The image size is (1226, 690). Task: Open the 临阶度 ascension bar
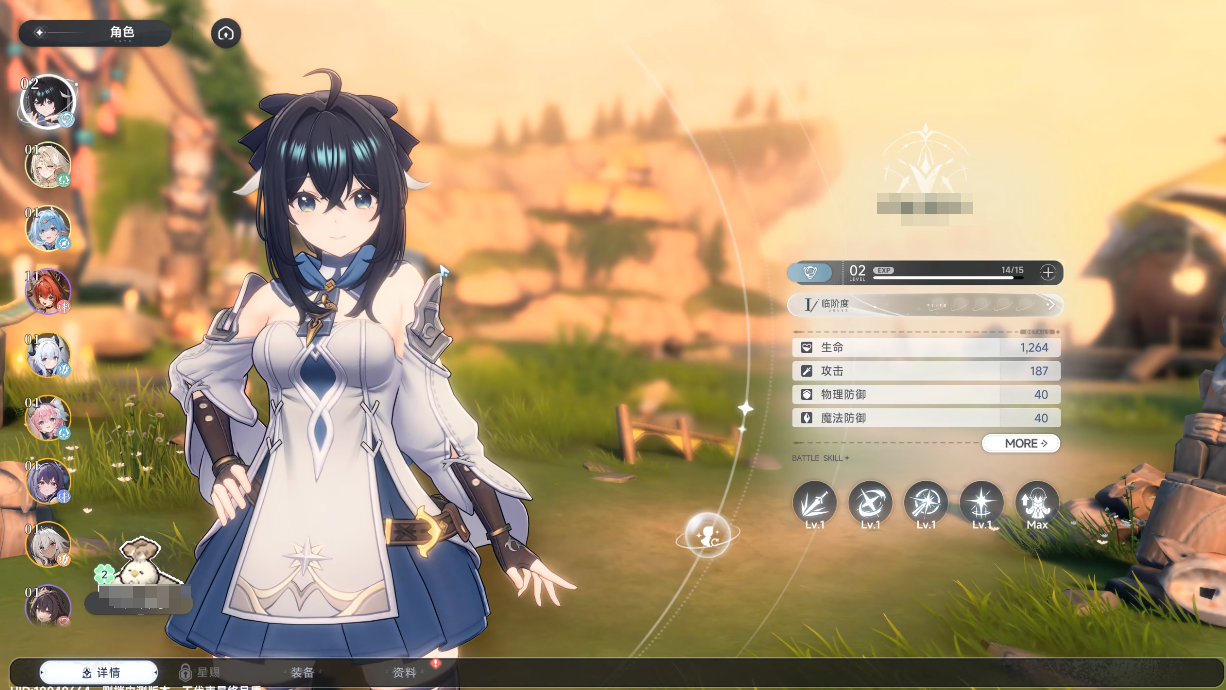925,305
